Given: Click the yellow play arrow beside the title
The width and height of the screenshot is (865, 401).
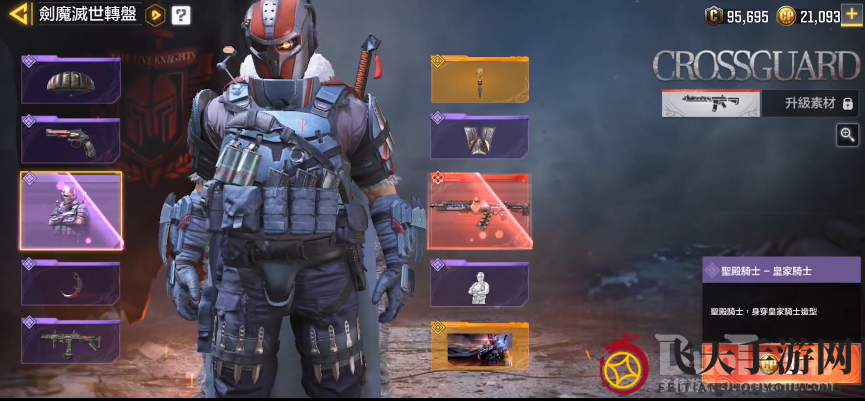Looking at the screenshot, I should point(154,15).
